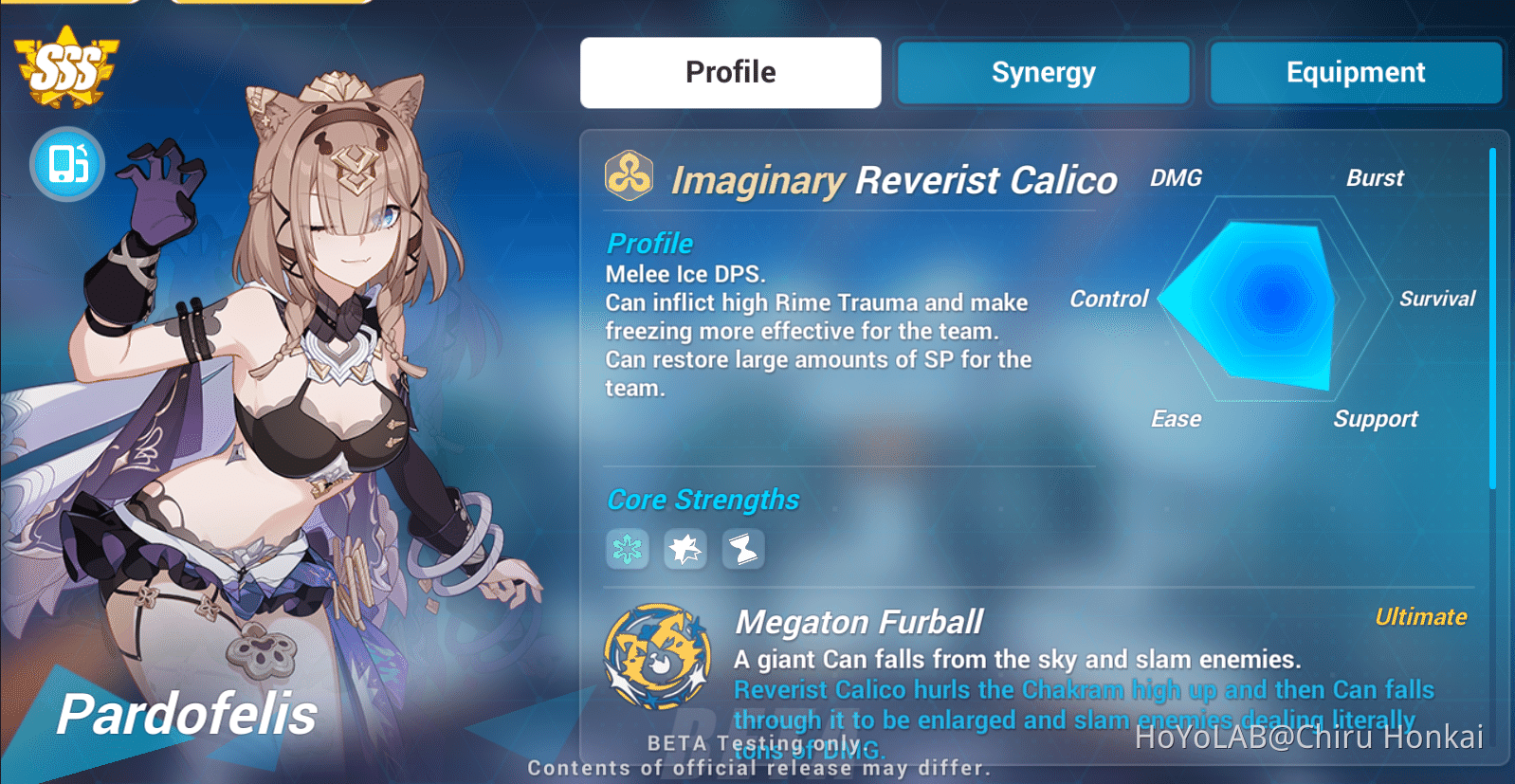Open the Megaton Furball Ultimate skill icon
This screenshot has width=1515, height=784.
click(x=654, y=655)
